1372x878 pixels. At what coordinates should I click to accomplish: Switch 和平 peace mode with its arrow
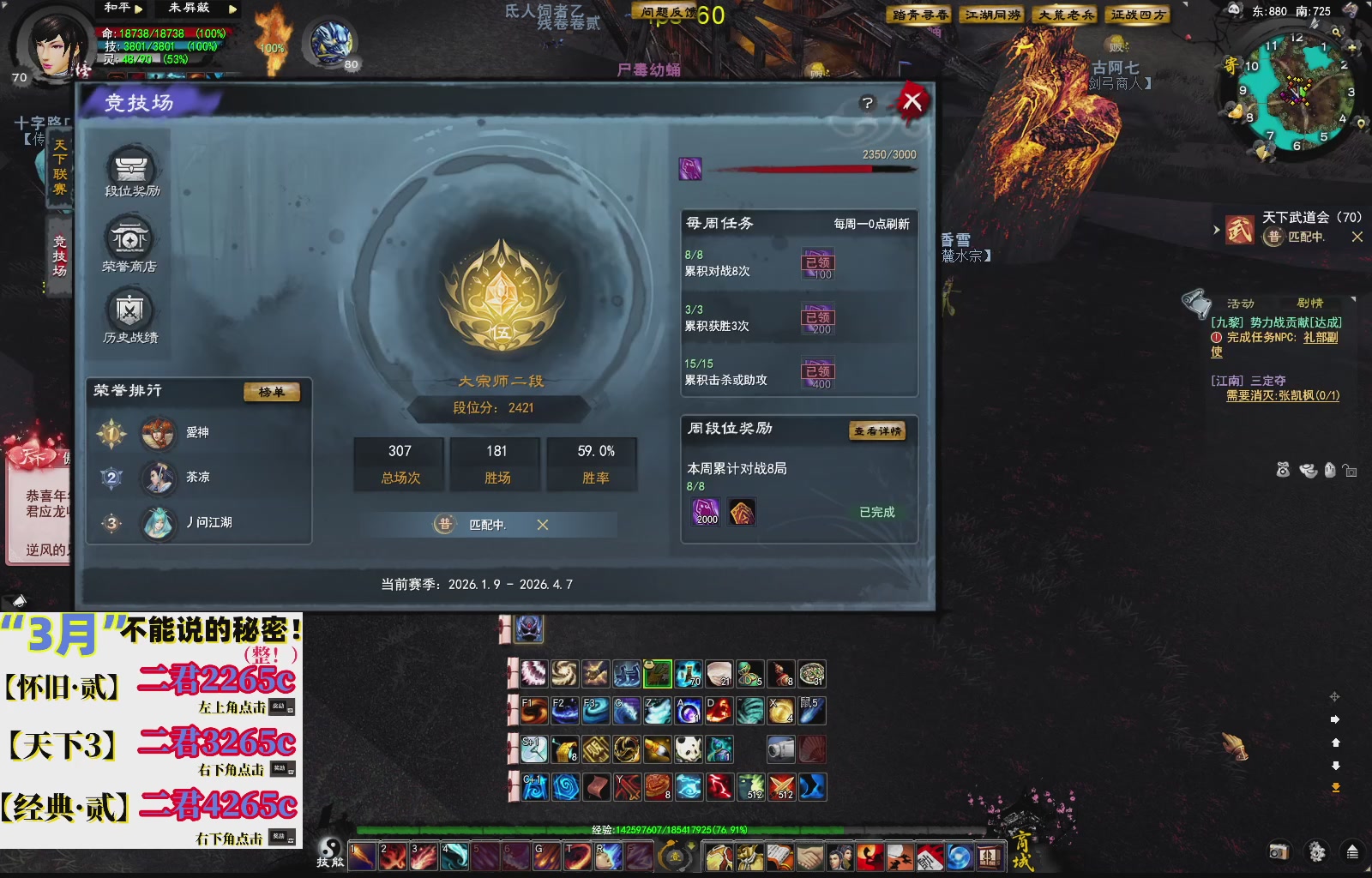tap(139, 10)
